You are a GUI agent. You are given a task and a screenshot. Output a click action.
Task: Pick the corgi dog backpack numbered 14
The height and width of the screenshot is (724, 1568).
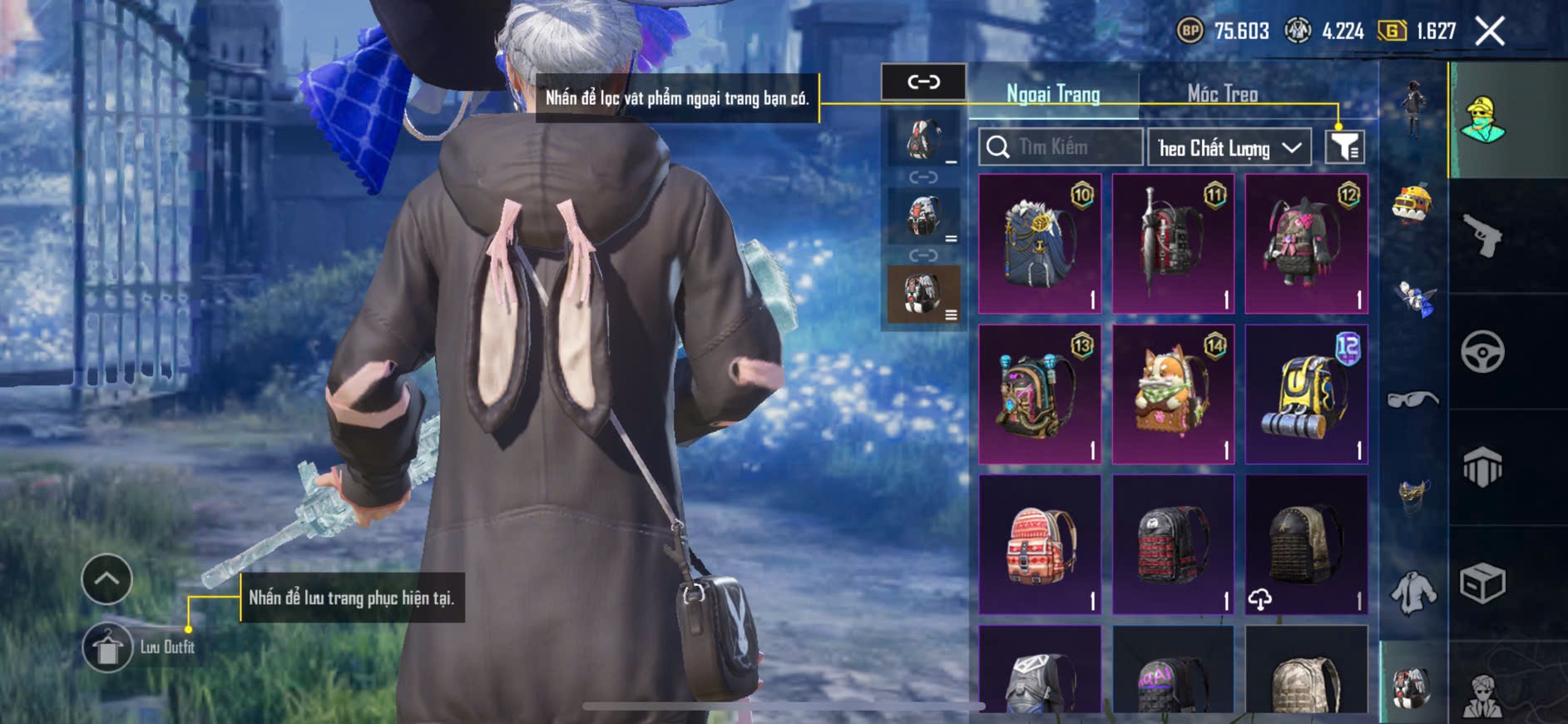[x=1173, y=394]
